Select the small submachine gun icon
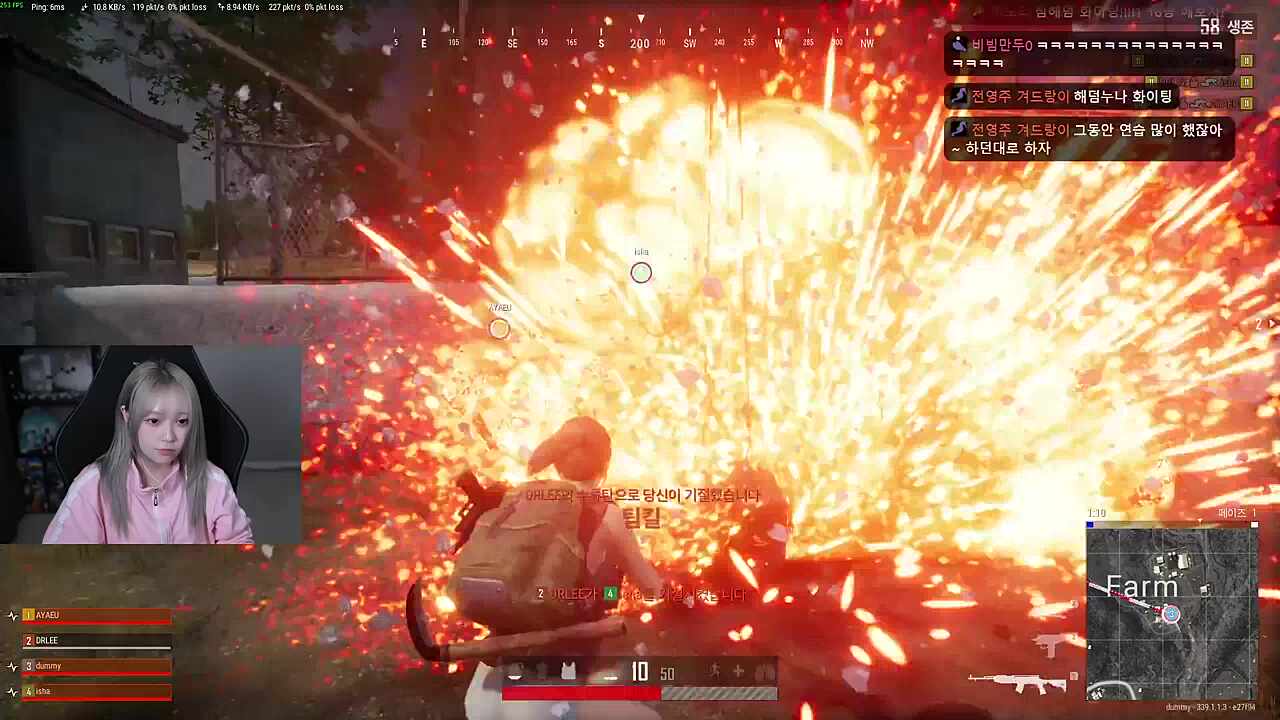This screenshot has width=1280, height=720. pos(1050,645)
